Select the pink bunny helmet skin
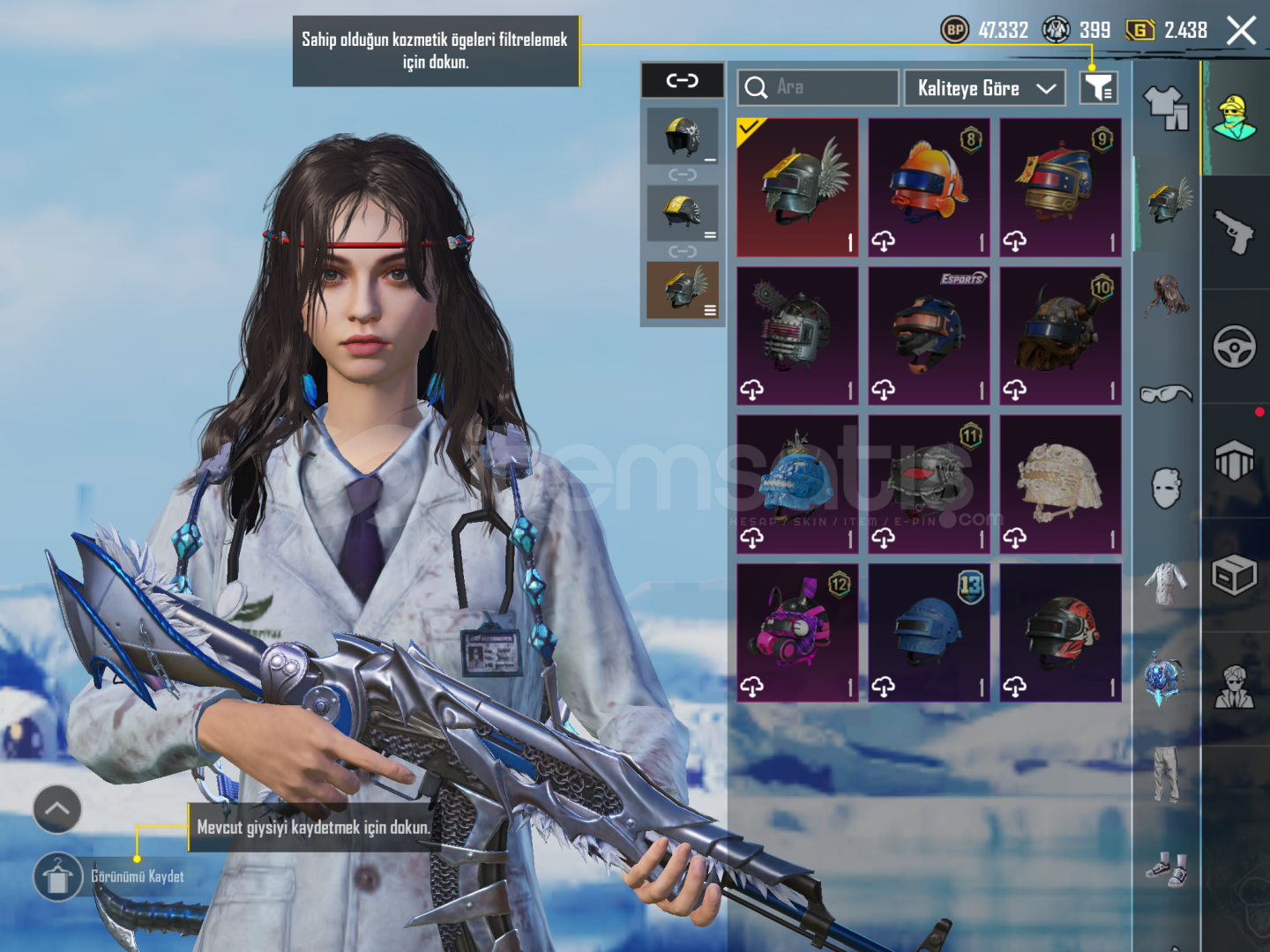1270x952 pixels. coord(797,632)
